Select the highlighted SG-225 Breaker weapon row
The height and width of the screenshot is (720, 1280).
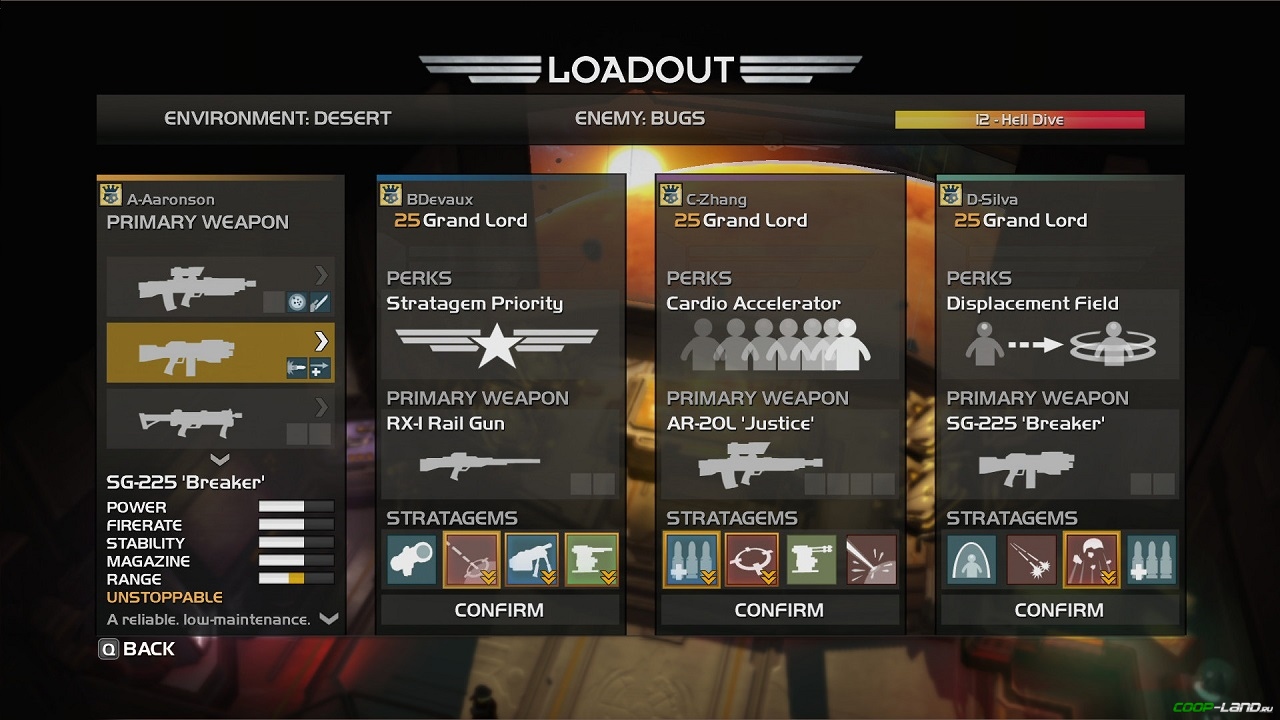pyautogui.click(x=220, y=352)
